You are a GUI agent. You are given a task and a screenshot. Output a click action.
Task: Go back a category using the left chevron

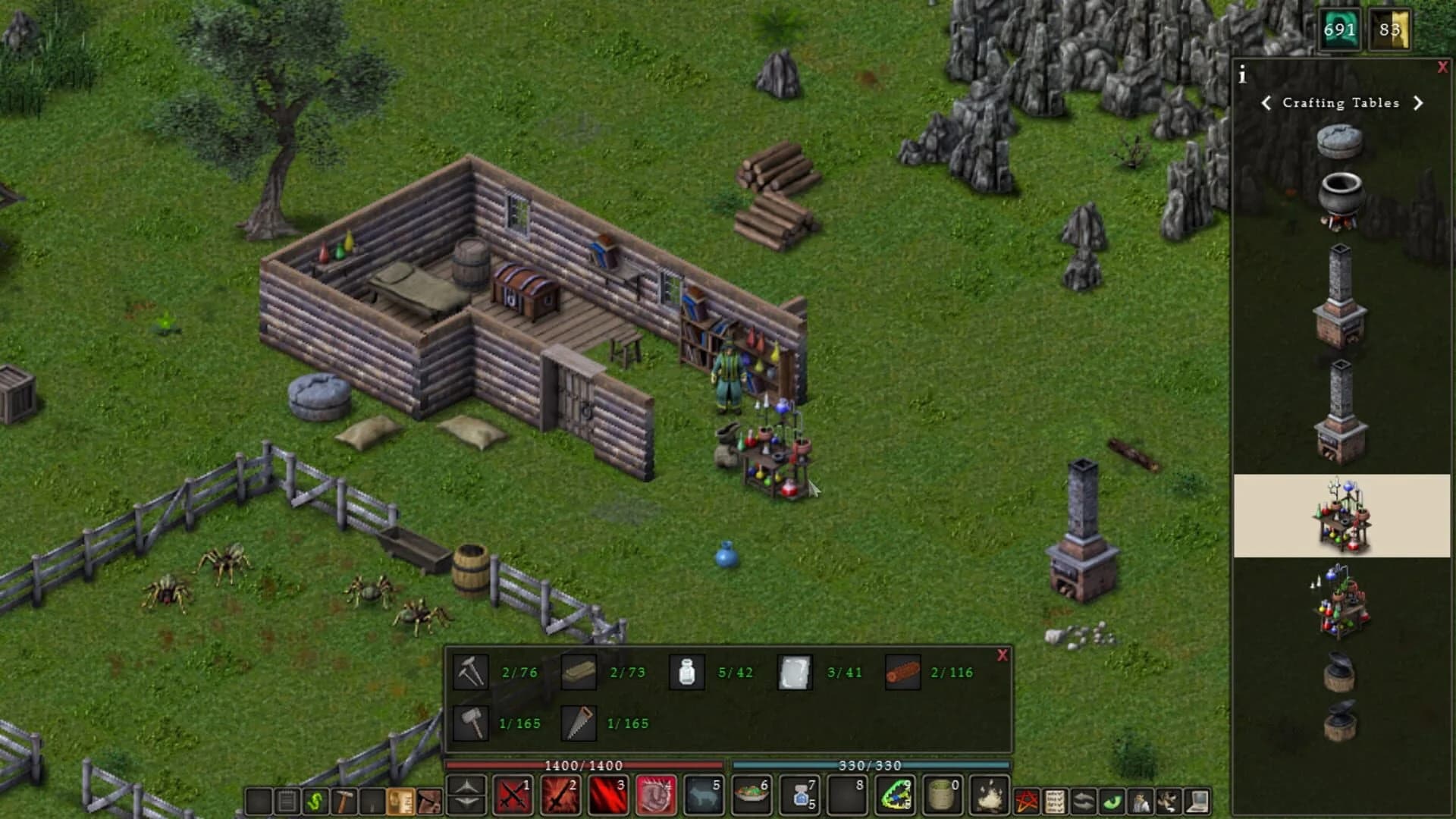(1267, 103)
